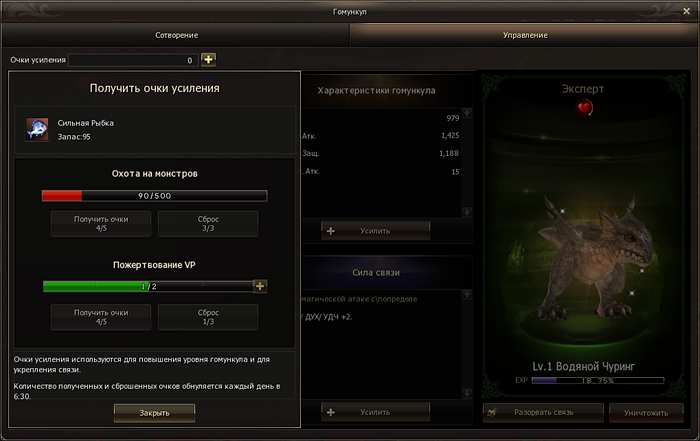Reset the Охота на монстров counter (Сброс 3/3)

208,223
